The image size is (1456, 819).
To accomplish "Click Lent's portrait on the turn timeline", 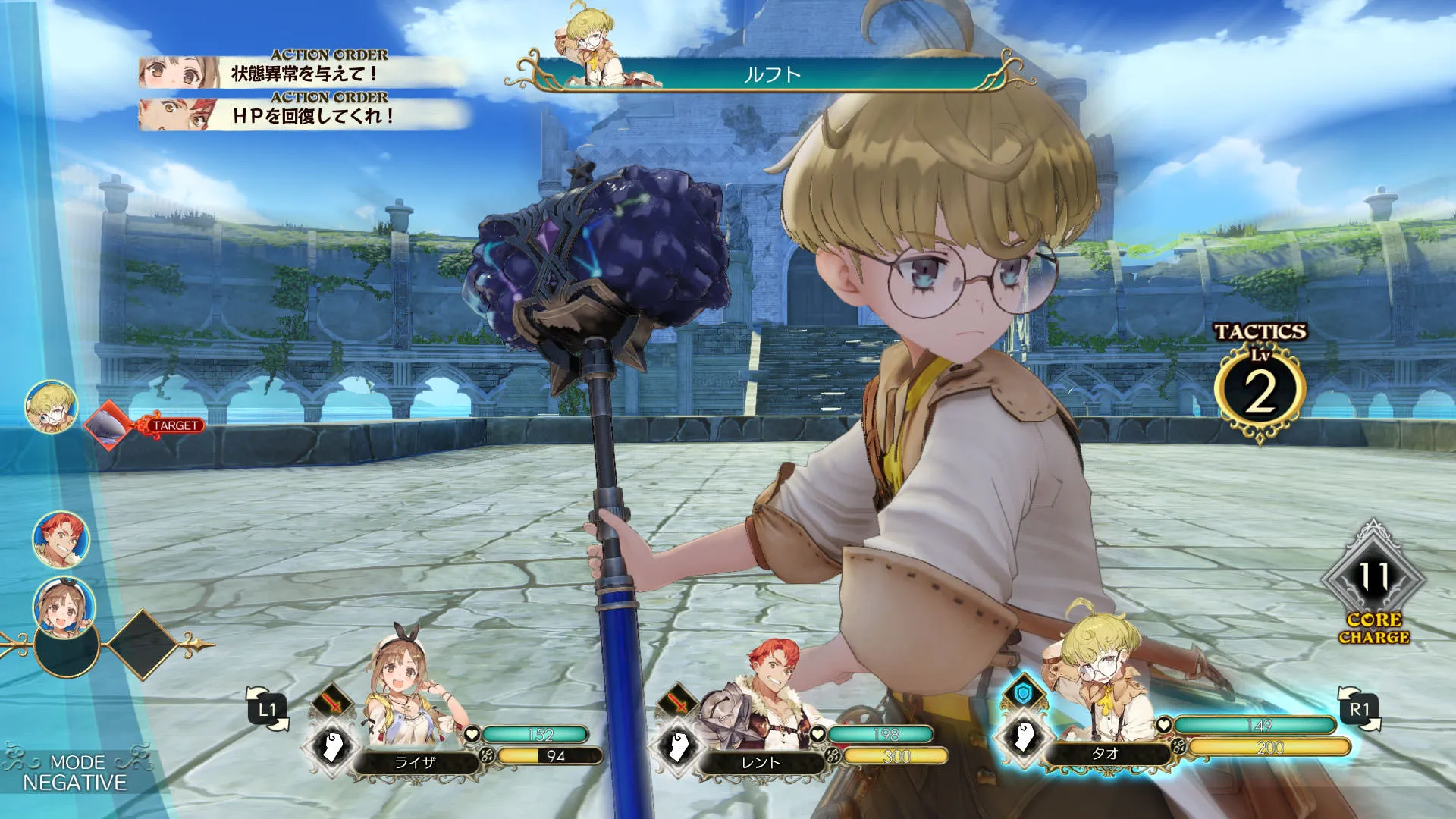I will (x=61, y=539).
